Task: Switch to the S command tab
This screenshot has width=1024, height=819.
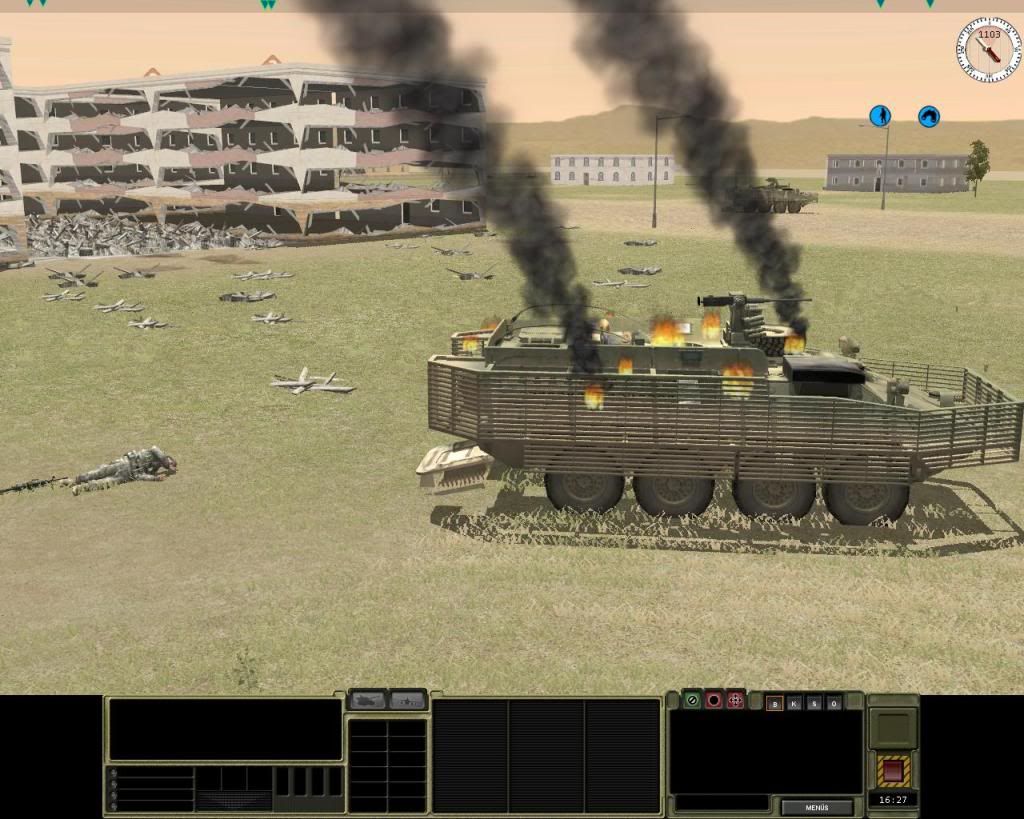Action: [814, 703]
